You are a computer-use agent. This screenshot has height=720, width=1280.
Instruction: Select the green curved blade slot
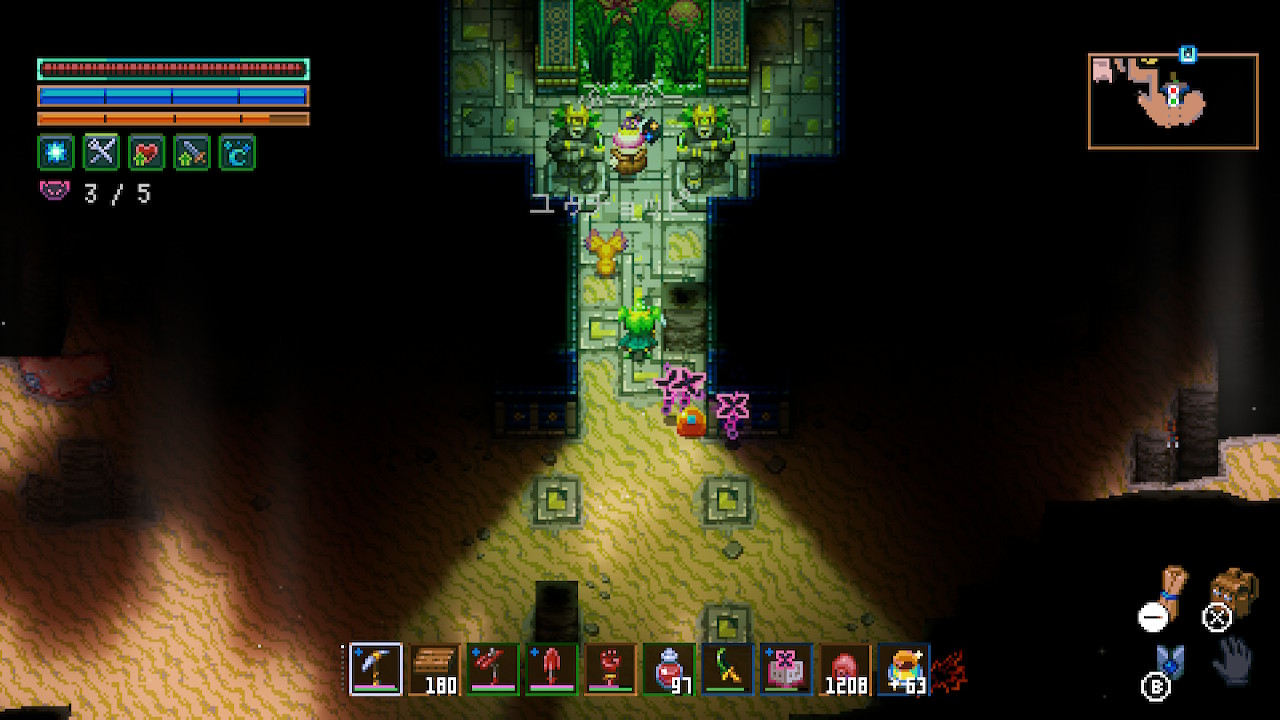pyautogui.click(x=726, y=668)
